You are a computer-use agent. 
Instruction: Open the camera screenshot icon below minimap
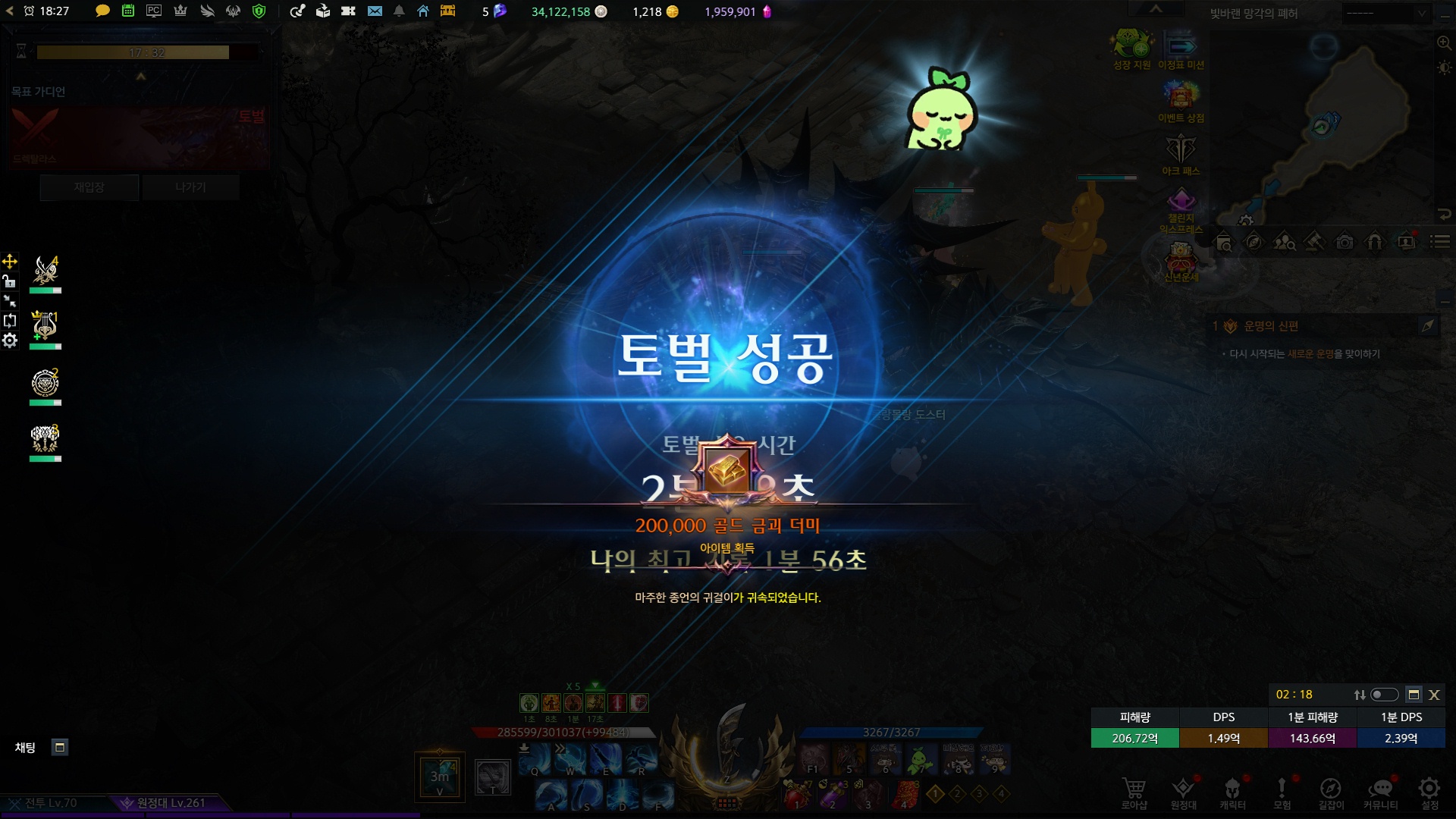coord(1345,243)
